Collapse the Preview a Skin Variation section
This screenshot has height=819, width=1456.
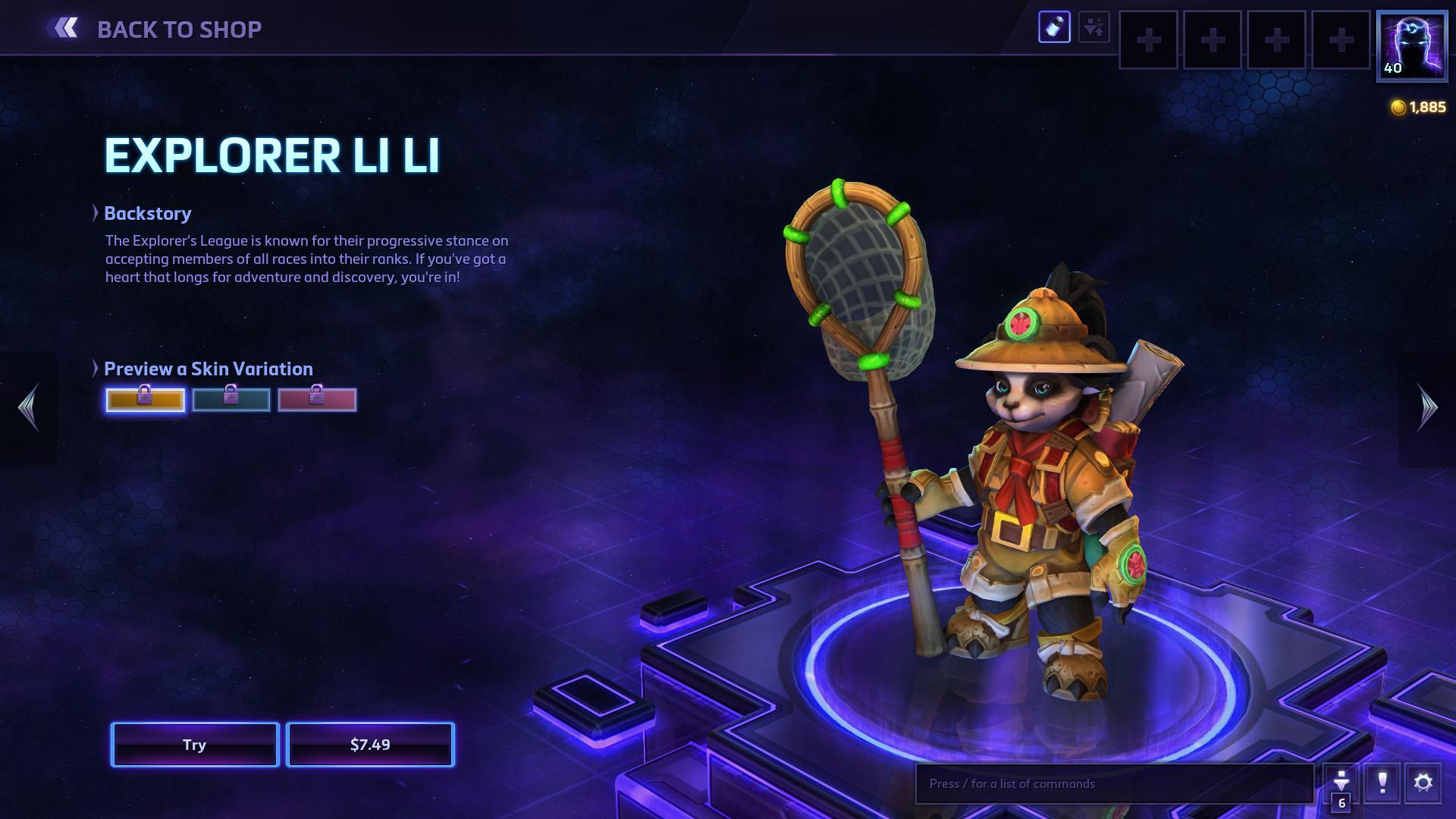[96, 369]
